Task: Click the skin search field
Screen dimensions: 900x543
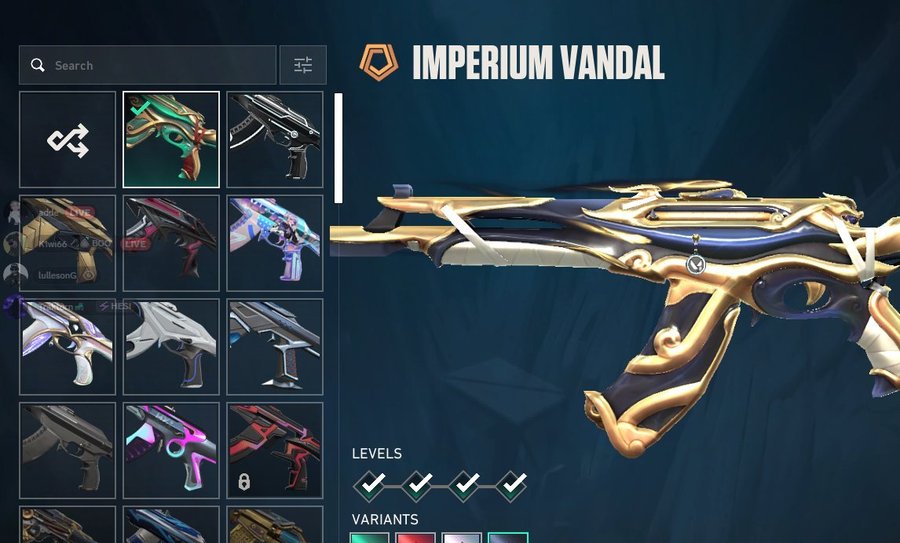Action: pos(150,65)
